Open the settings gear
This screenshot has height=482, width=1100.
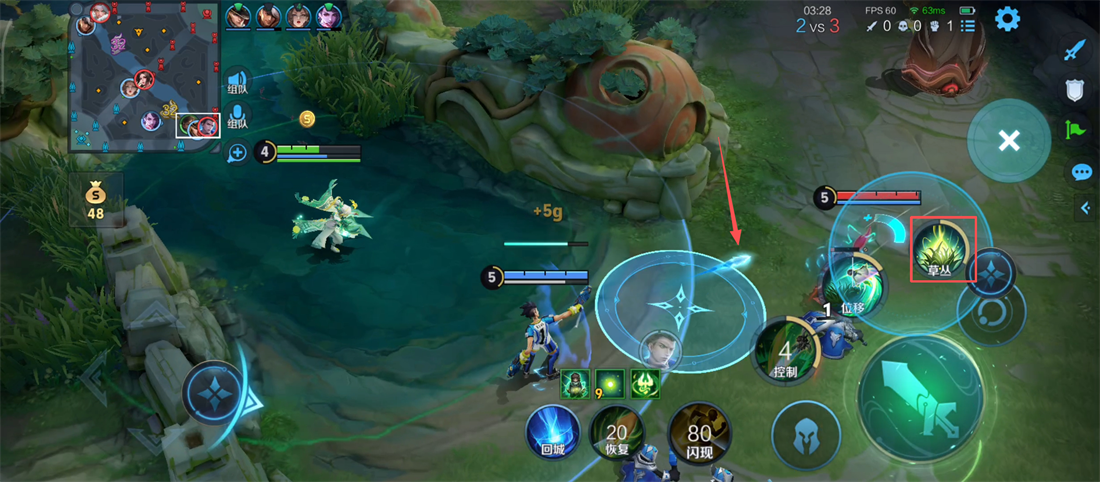[x=1007, y=19]
